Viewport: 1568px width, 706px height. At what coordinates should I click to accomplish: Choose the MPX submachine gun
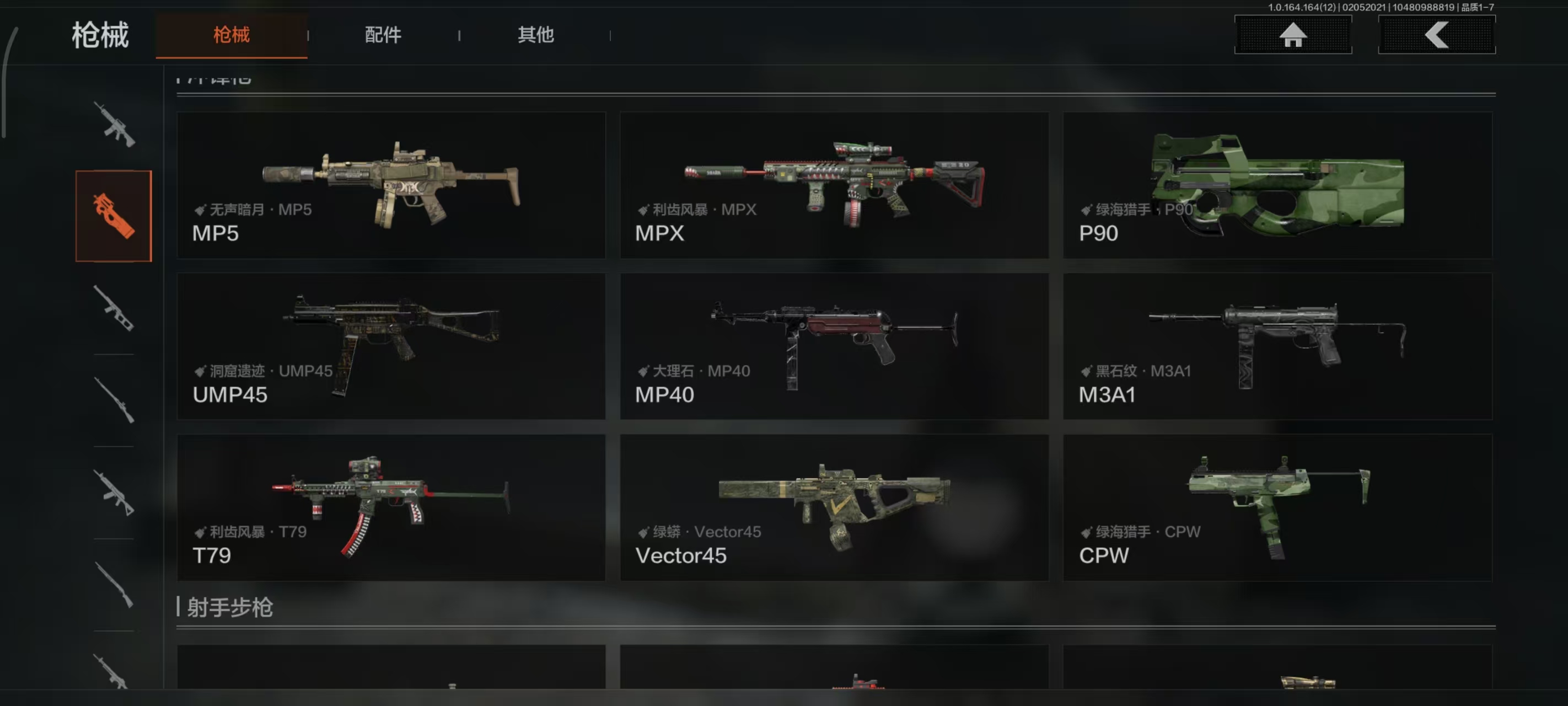[x=834, y=185]
